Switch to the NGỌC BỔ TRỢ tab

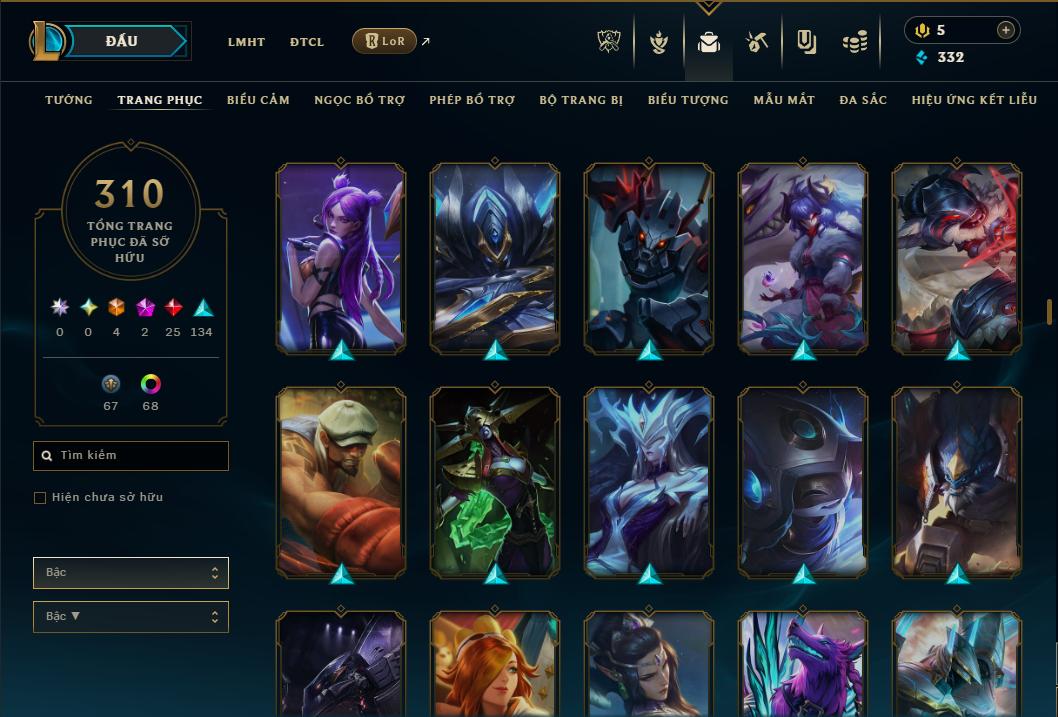click(359, 100)
